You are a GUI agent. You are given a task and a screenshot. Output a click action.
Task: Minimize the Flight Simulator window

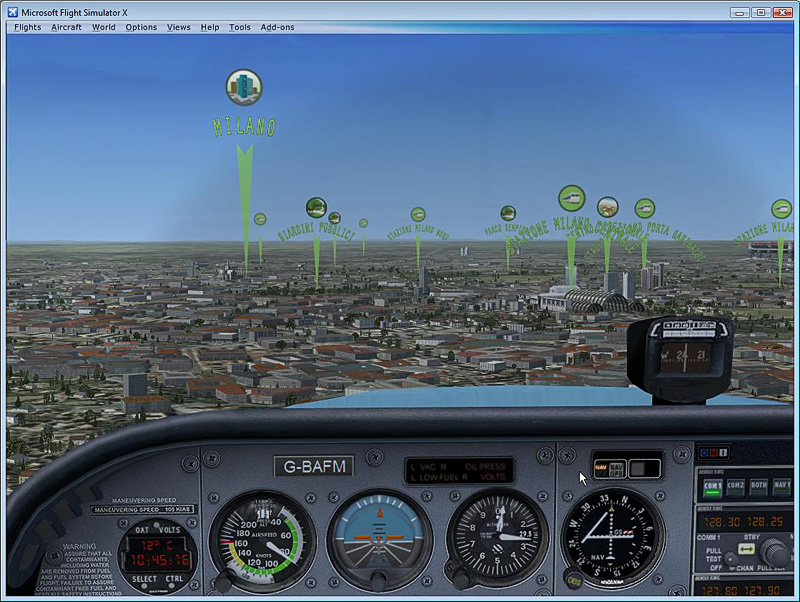pyautogui.click(x=741, y=11)
